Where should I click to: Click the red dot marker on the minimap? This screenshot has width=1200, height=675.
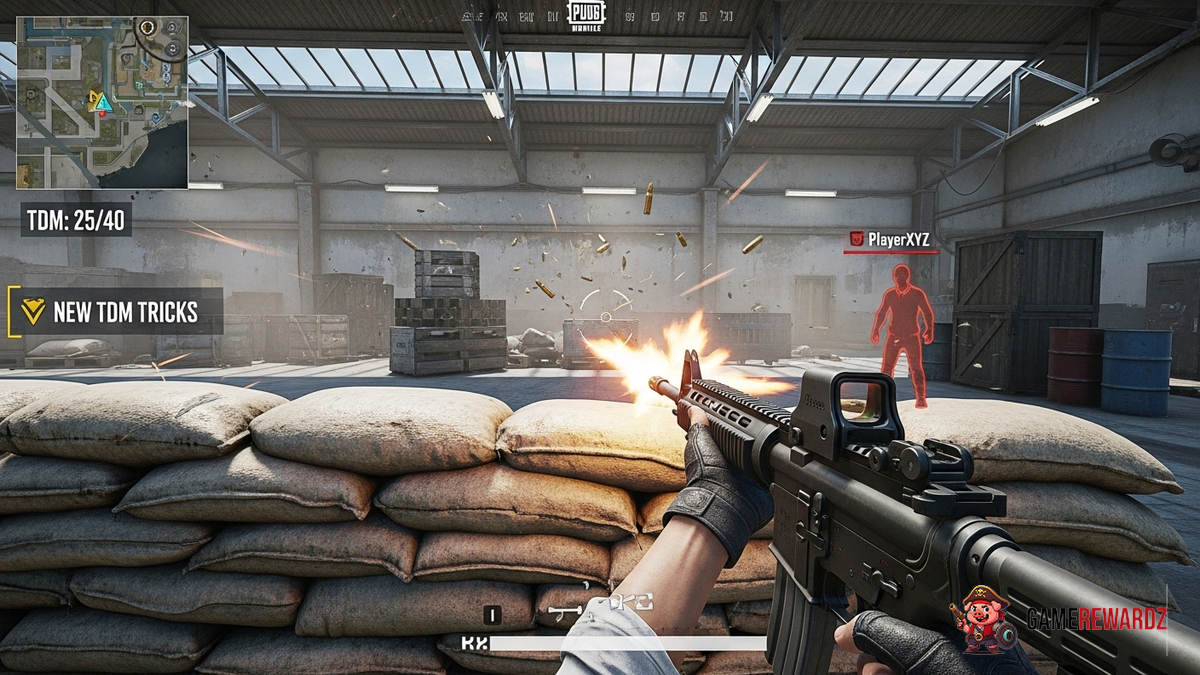point(101,114)
